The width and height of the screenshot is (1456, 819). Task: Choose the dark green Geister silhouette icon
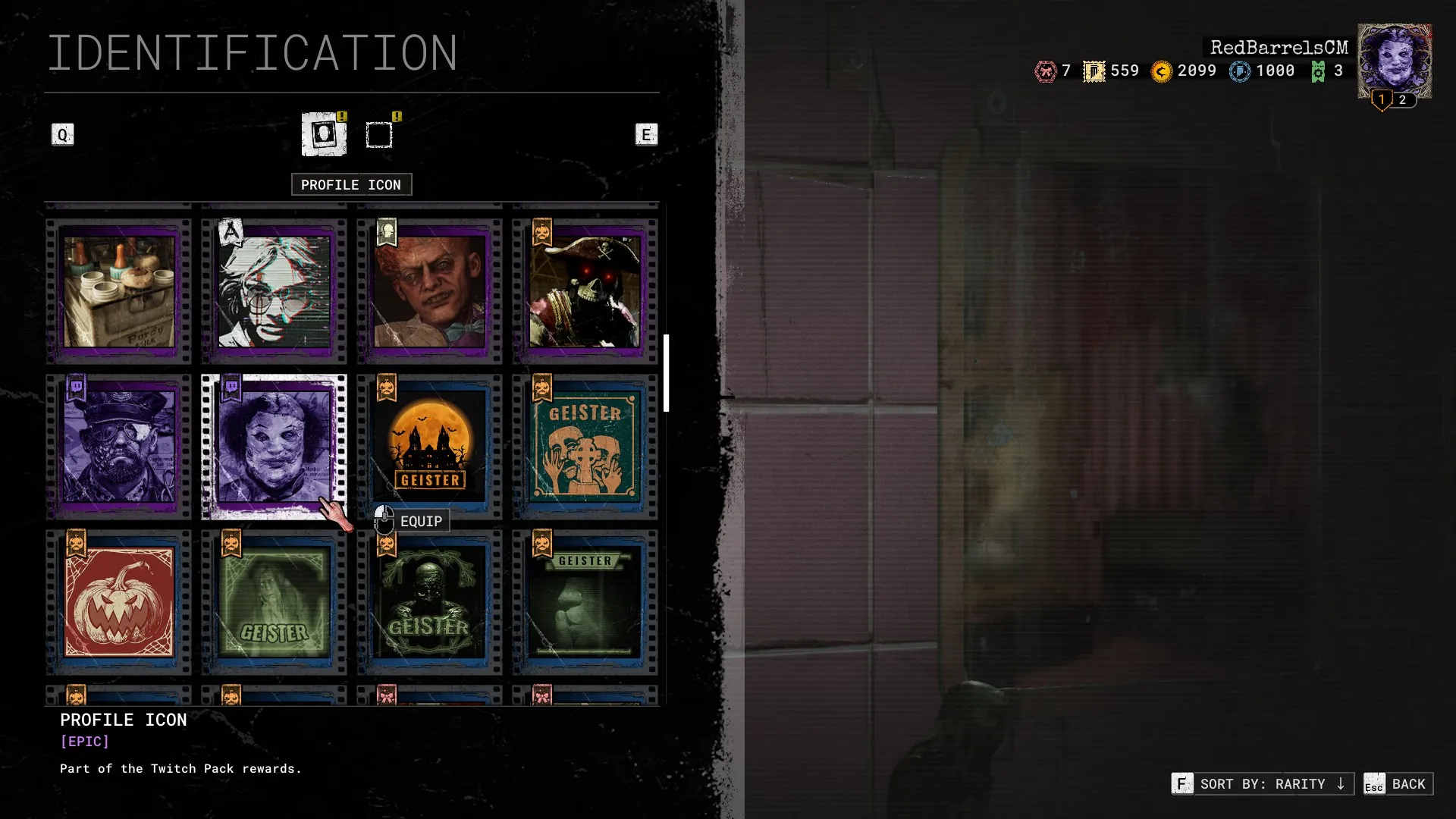tap(585, 602)
